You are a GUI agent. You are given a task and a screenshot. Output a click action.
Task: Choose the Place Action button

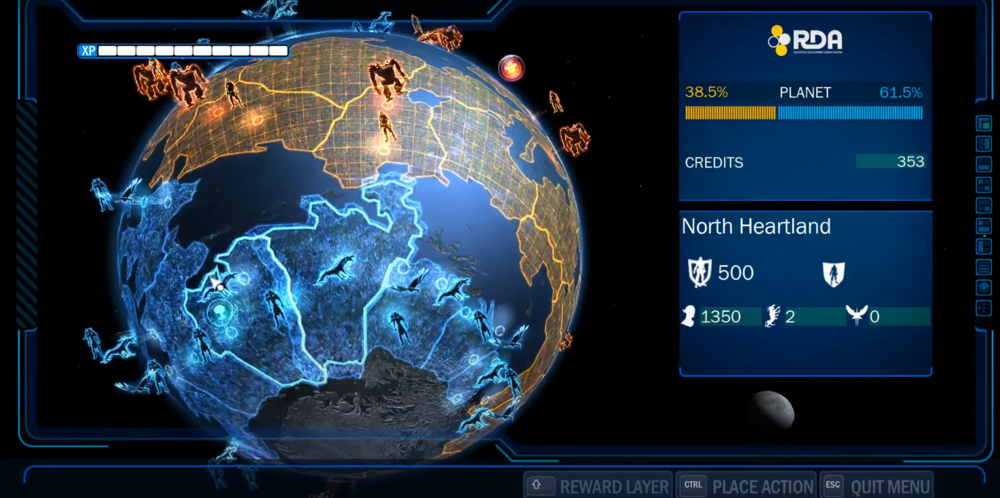point(746,486)
